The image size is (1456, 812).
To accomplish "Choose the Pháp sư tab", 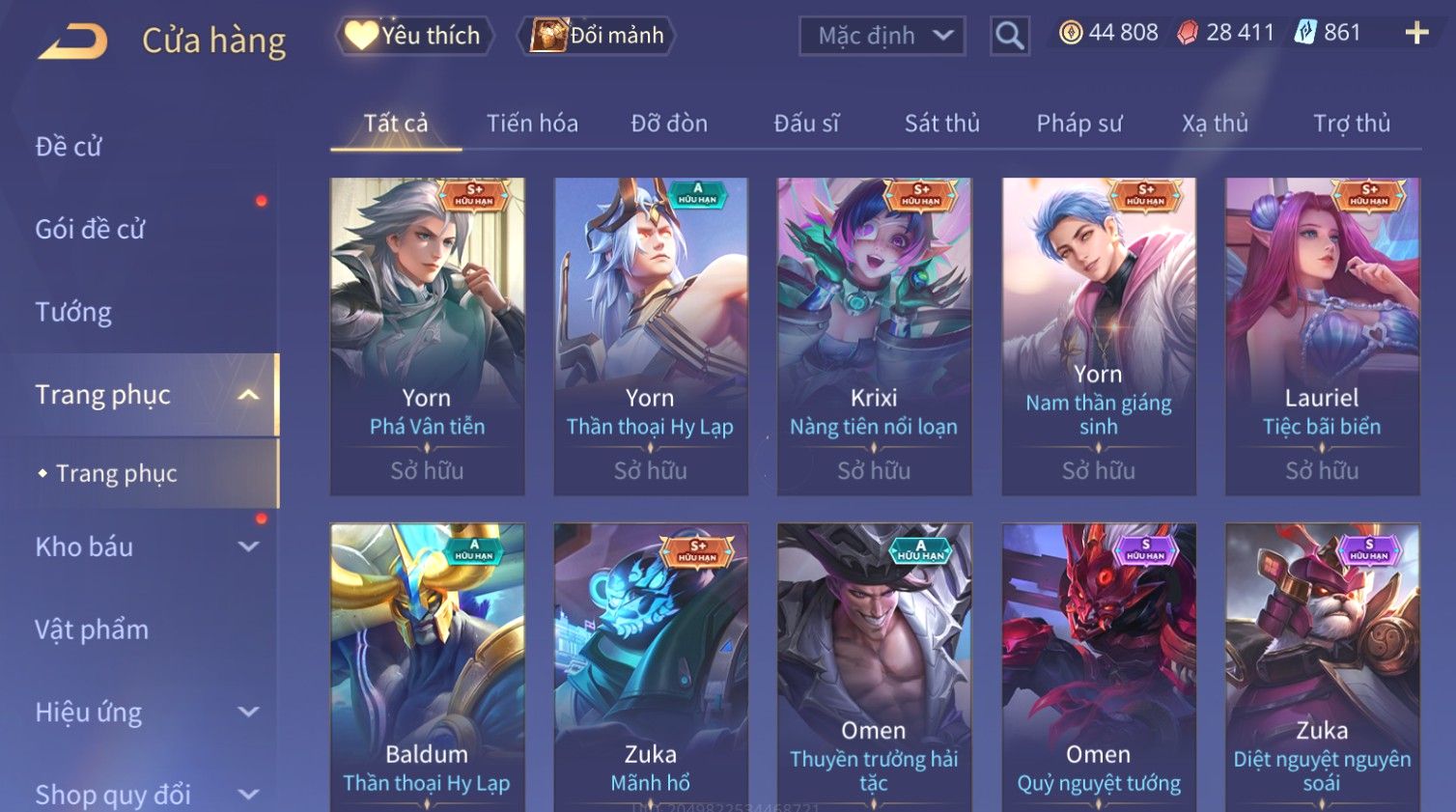I will click(1078, 124).
